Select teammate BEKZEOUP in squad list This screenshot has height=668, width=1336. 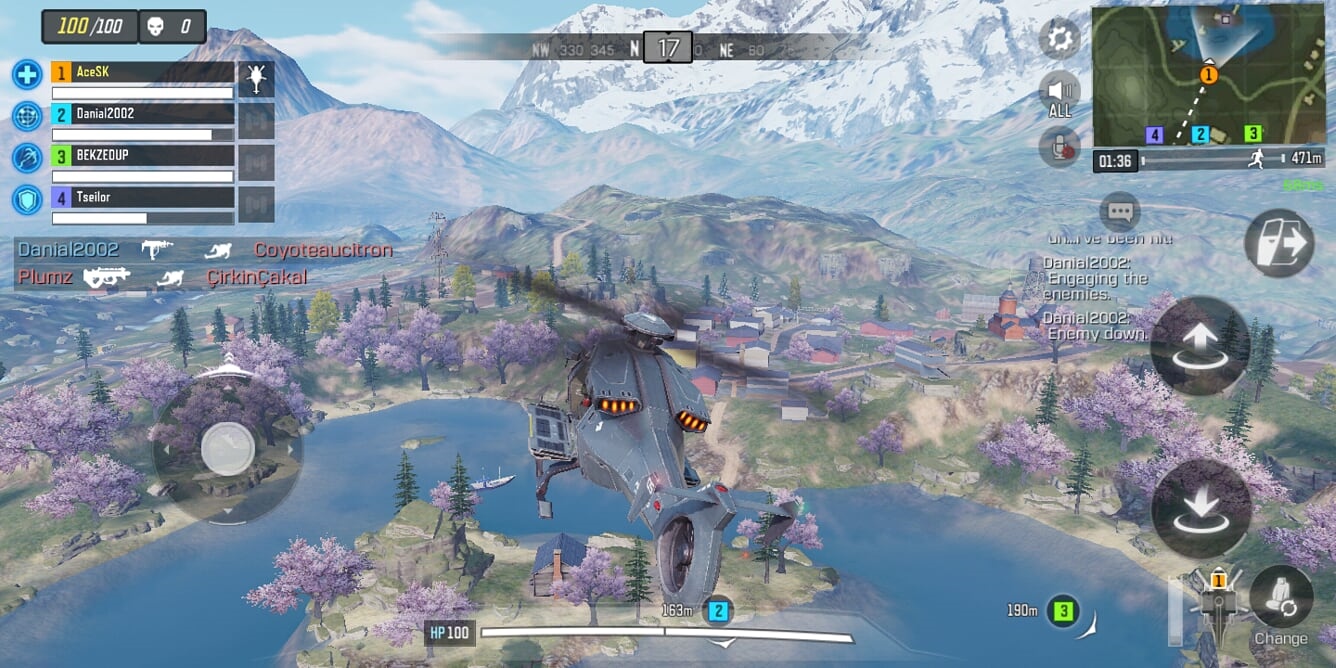pos(142,156)
